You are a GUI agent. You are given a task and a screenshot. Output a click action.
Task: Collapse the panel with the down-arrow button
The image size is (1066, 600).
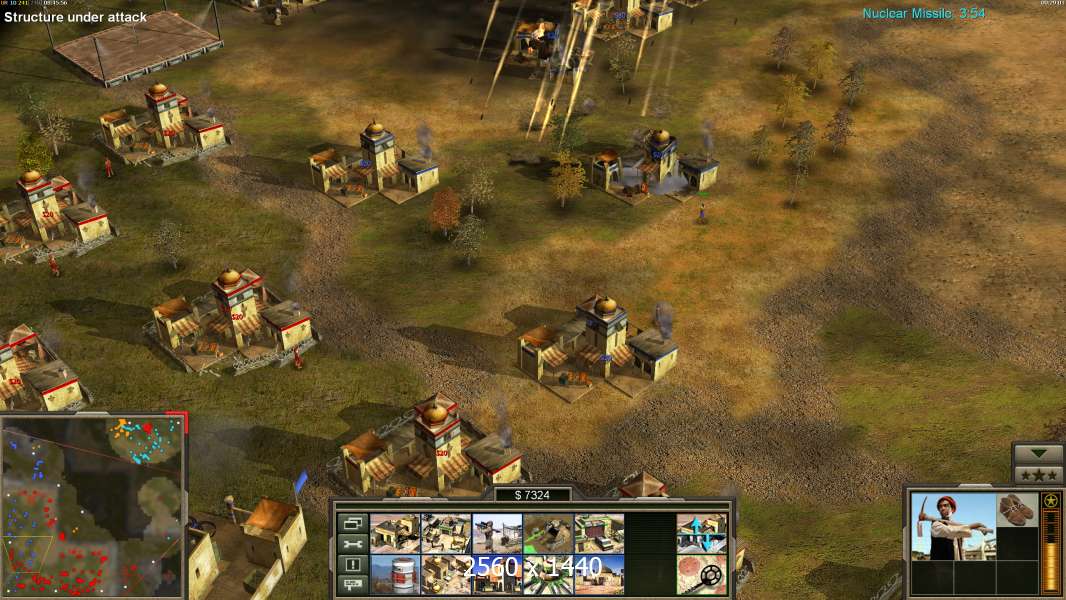coord(1038,453)
